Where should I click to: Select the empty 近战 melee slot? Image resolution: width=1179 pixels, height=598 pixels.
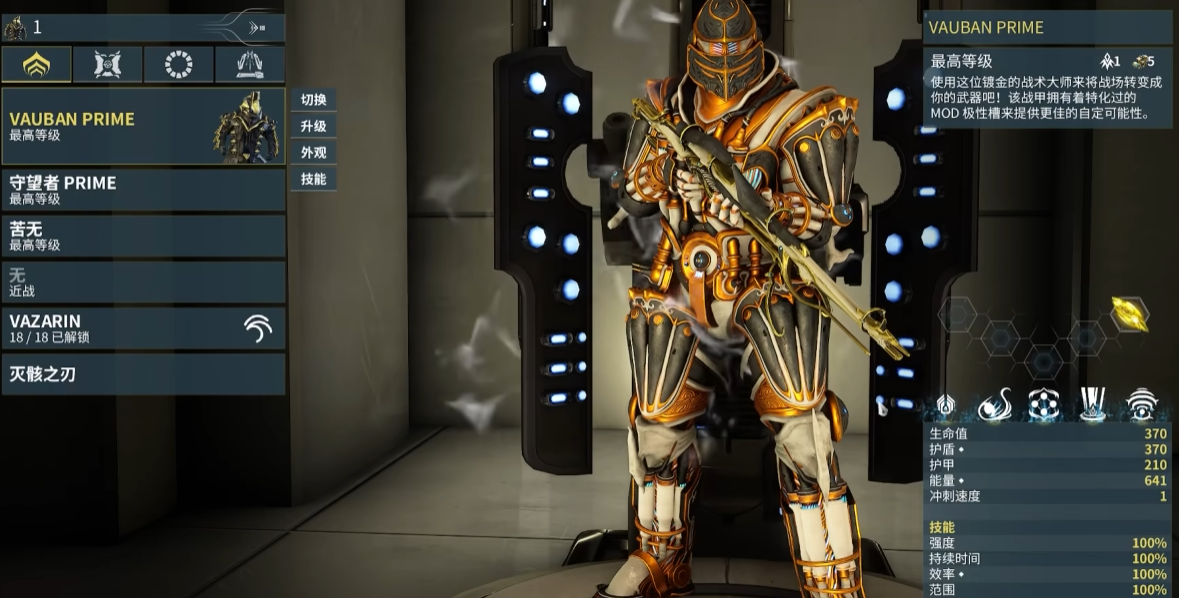tap(143, 282)
